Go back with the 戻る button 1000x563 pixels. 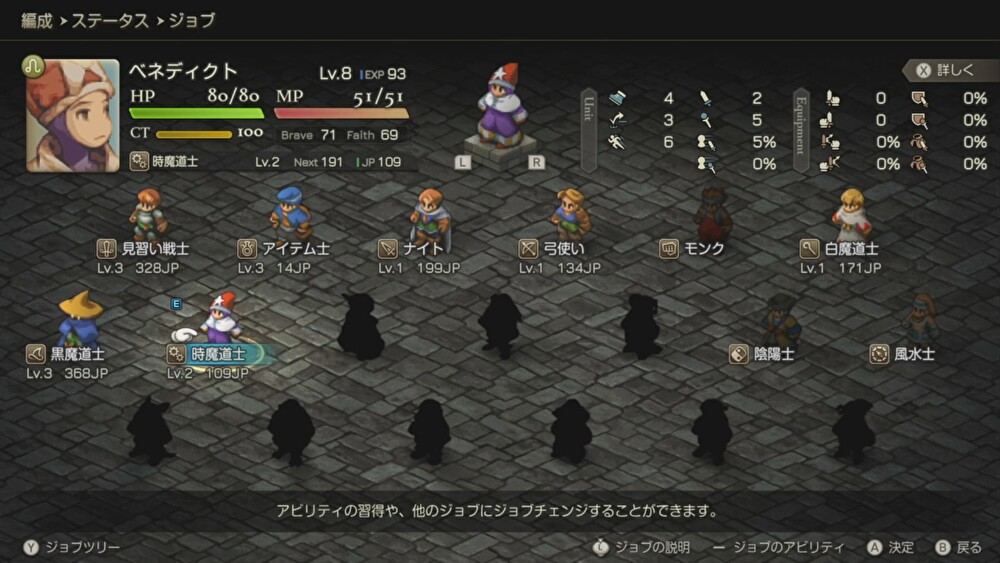point(959,547)
